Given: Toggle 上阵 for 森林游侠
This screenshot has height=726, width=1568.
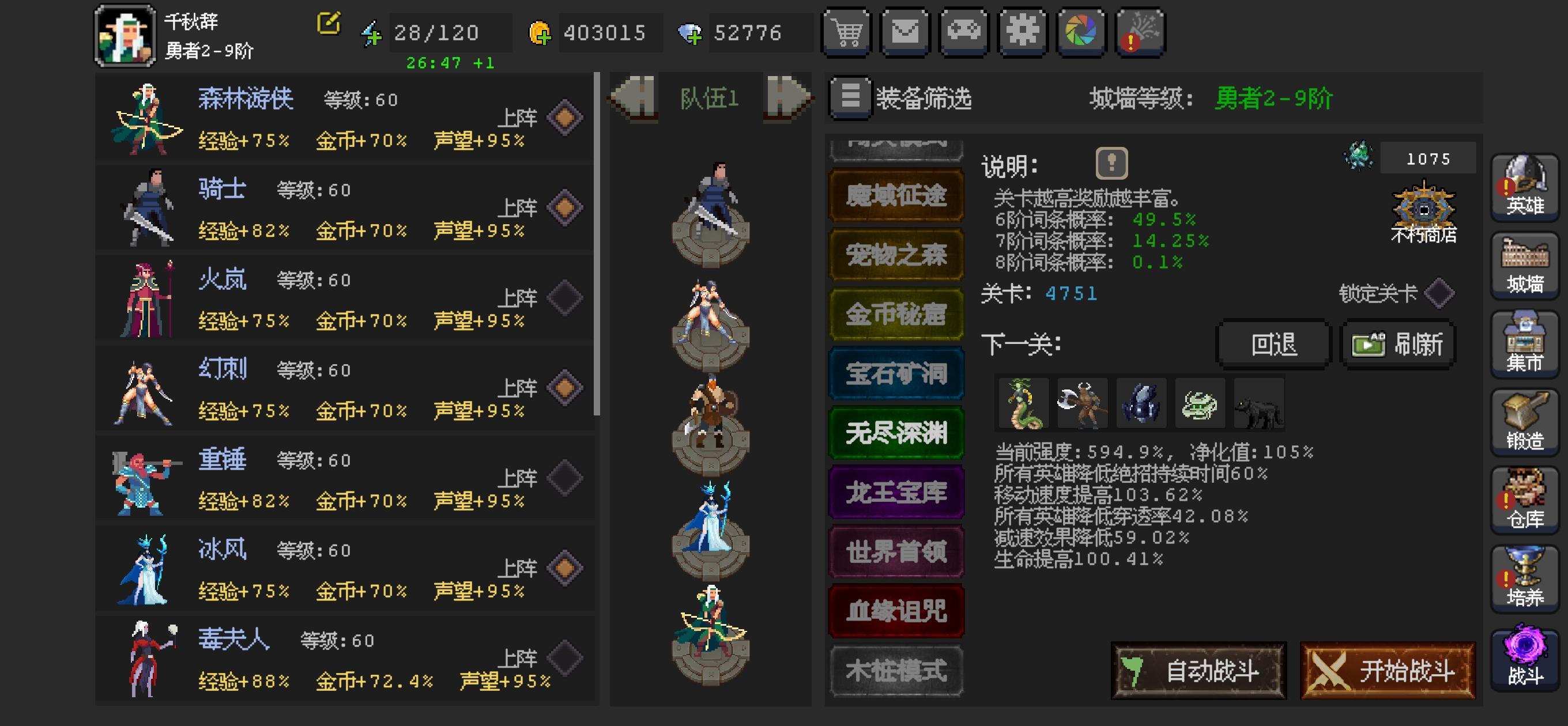Looking at the screenshot, I should (x=566, y=117).
